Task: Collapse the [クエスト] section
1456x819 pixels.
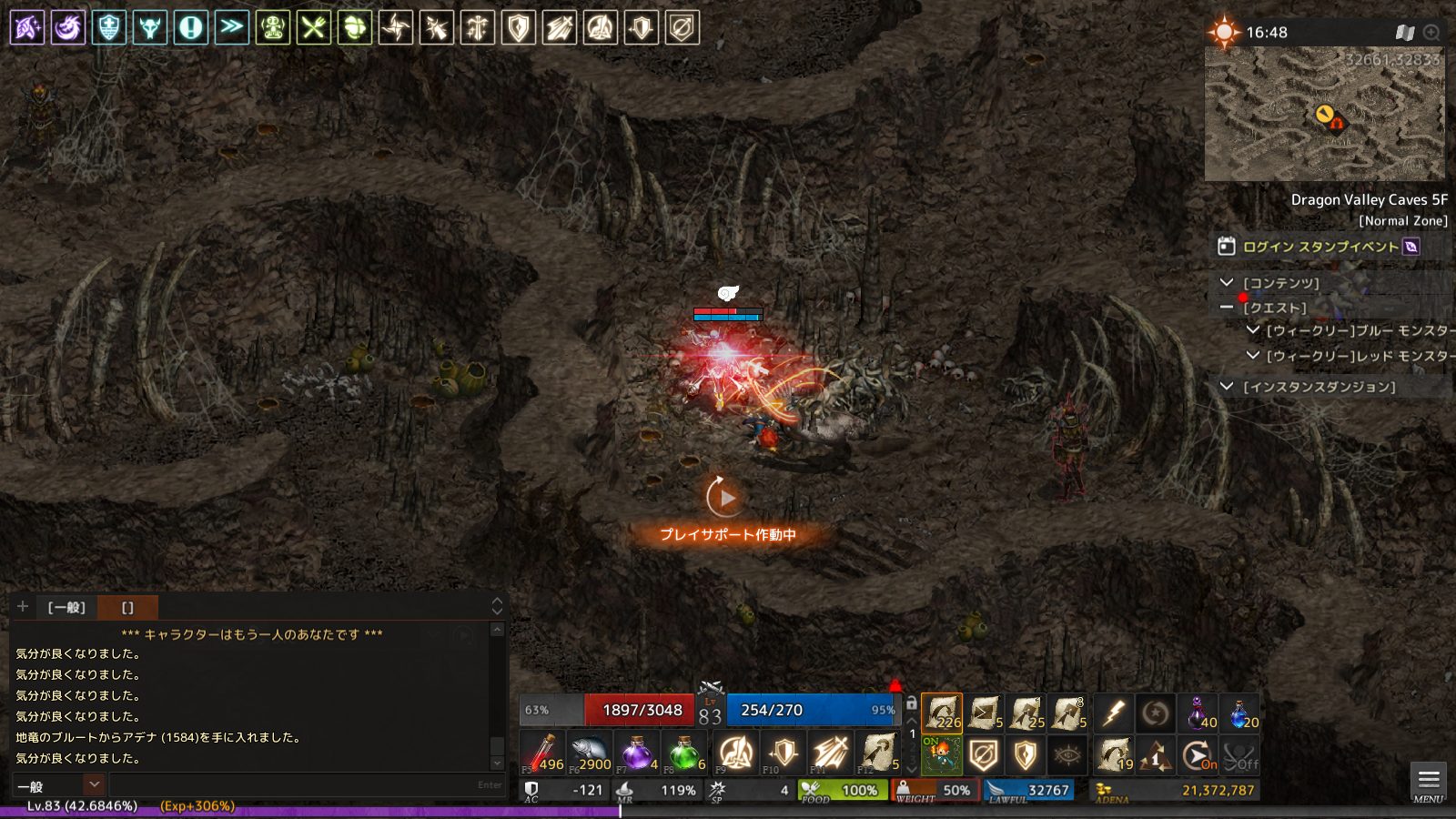Action: (x=1227, y=308)
